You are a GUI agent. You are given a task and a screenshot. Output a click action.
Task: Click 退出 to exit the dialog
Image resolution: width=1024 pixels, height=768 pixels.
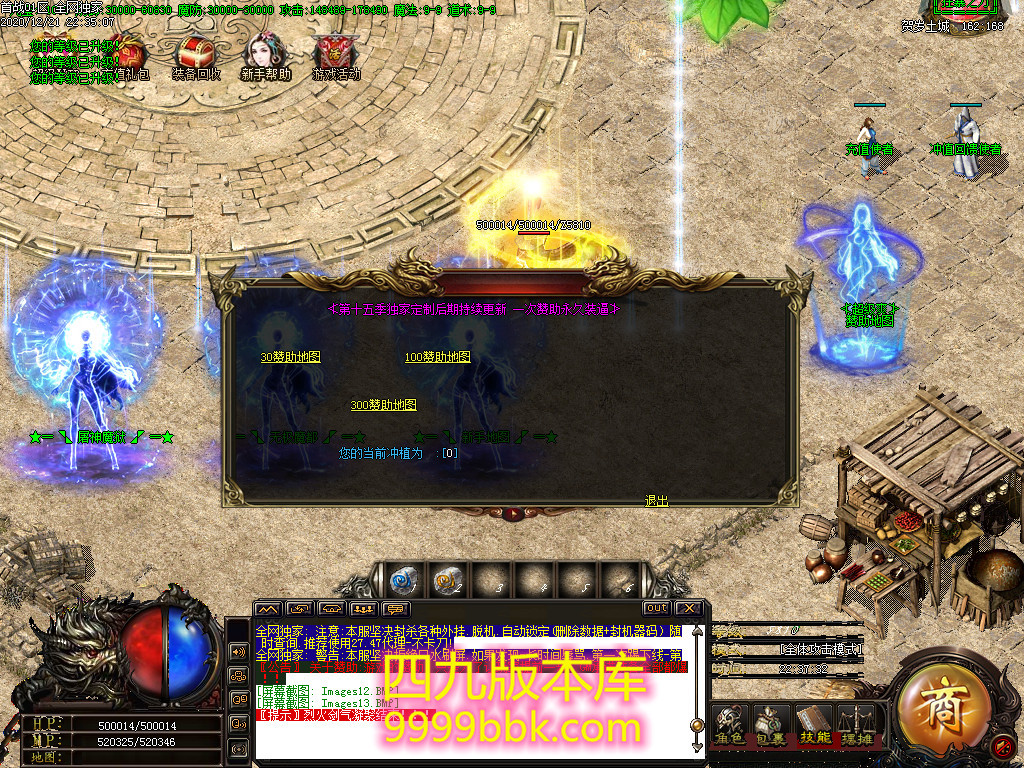tap(656, 501)
